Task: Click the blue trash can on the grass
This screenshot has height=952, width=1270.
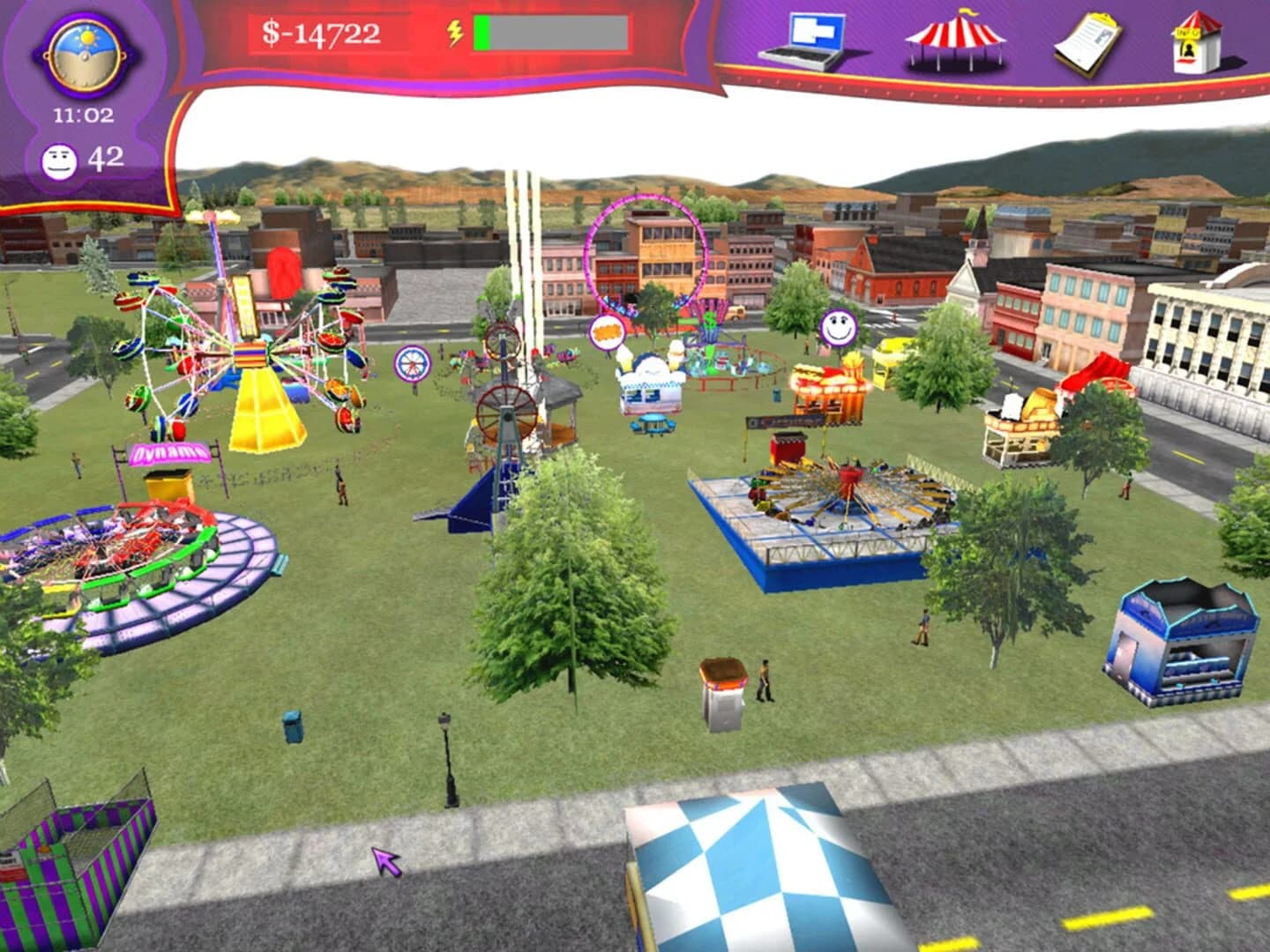Action: click(x=290, y=725)
